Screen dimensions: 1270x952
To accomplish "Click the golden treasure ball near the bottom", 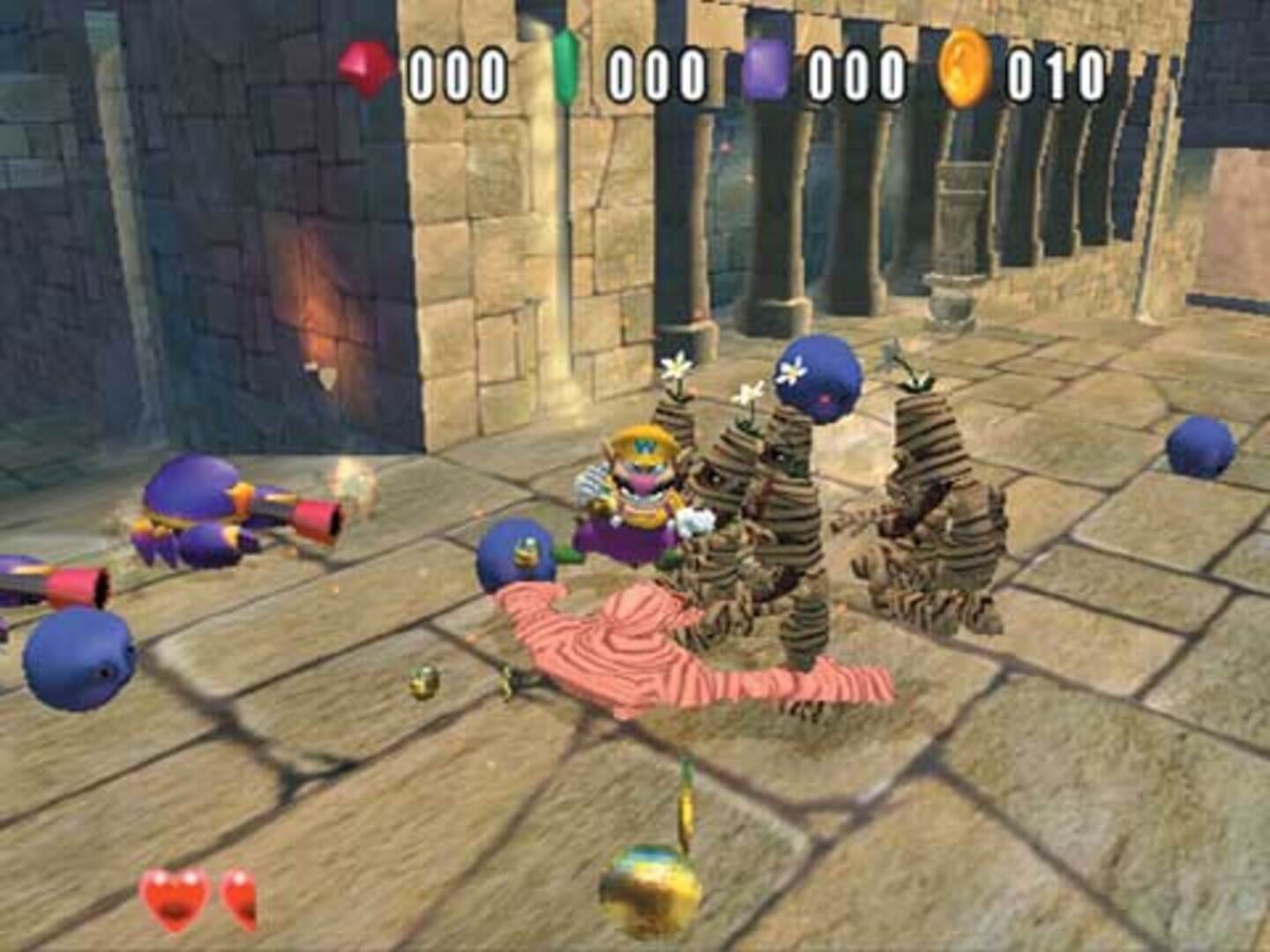I will 654,890.
